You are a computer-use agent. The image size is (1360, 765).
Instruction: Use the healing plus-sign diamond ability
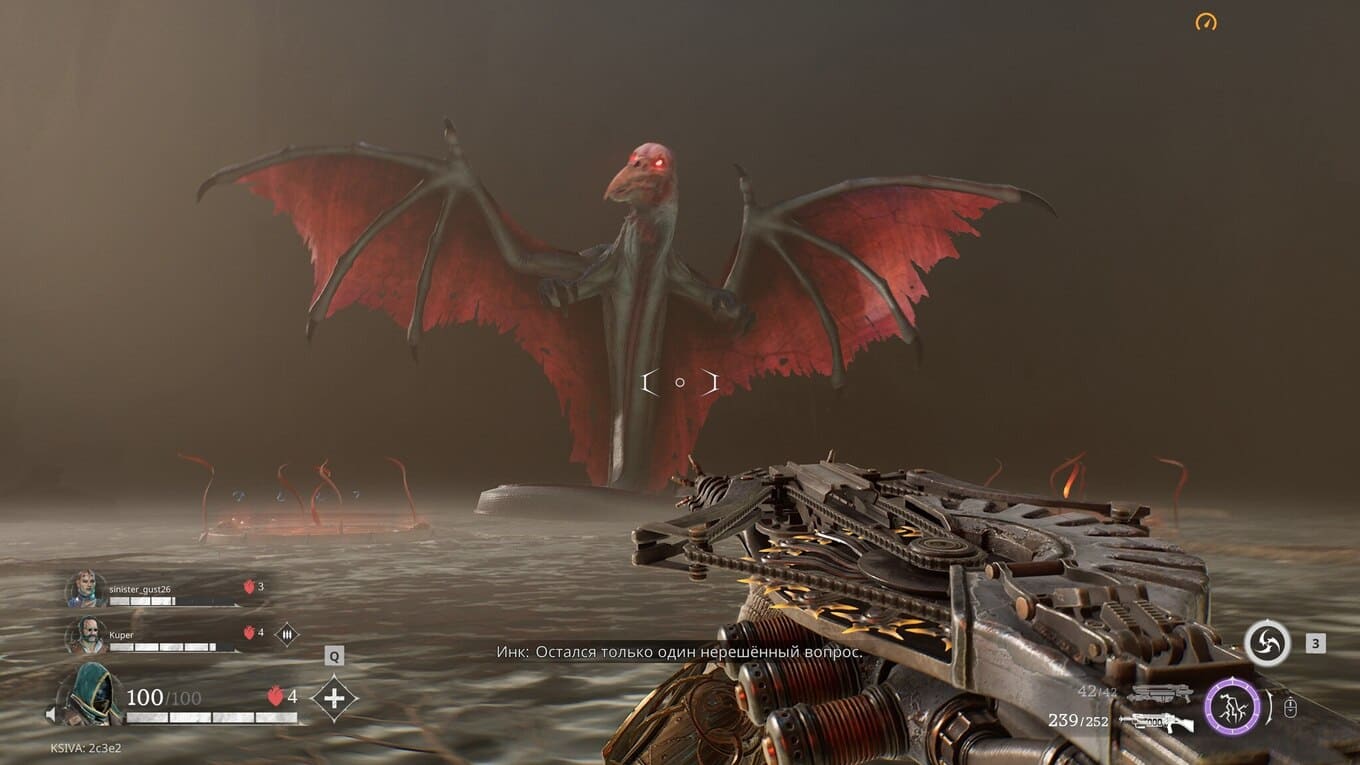[x=334, y=697]
